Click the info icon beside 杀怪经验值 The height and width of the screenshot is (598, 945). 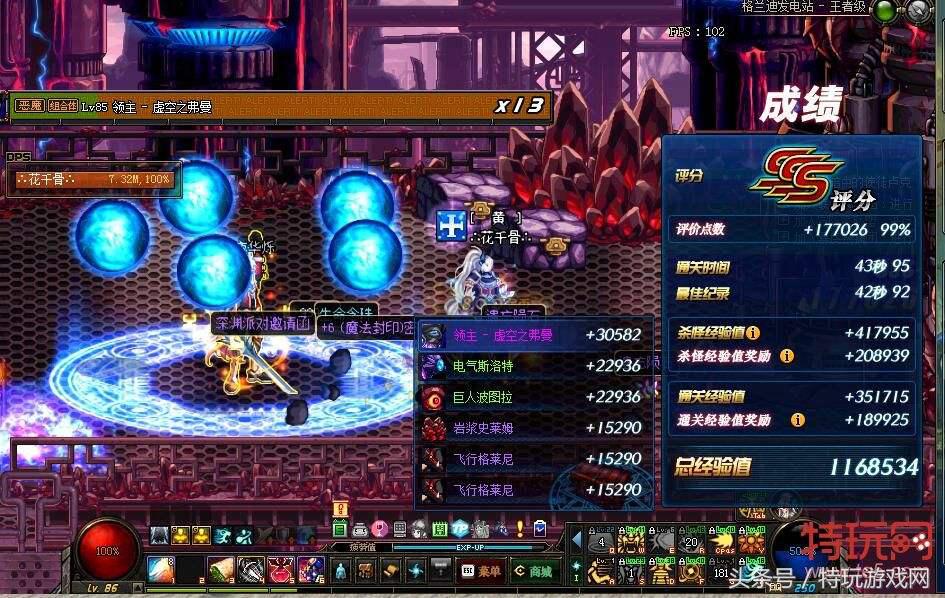(753, 332)
